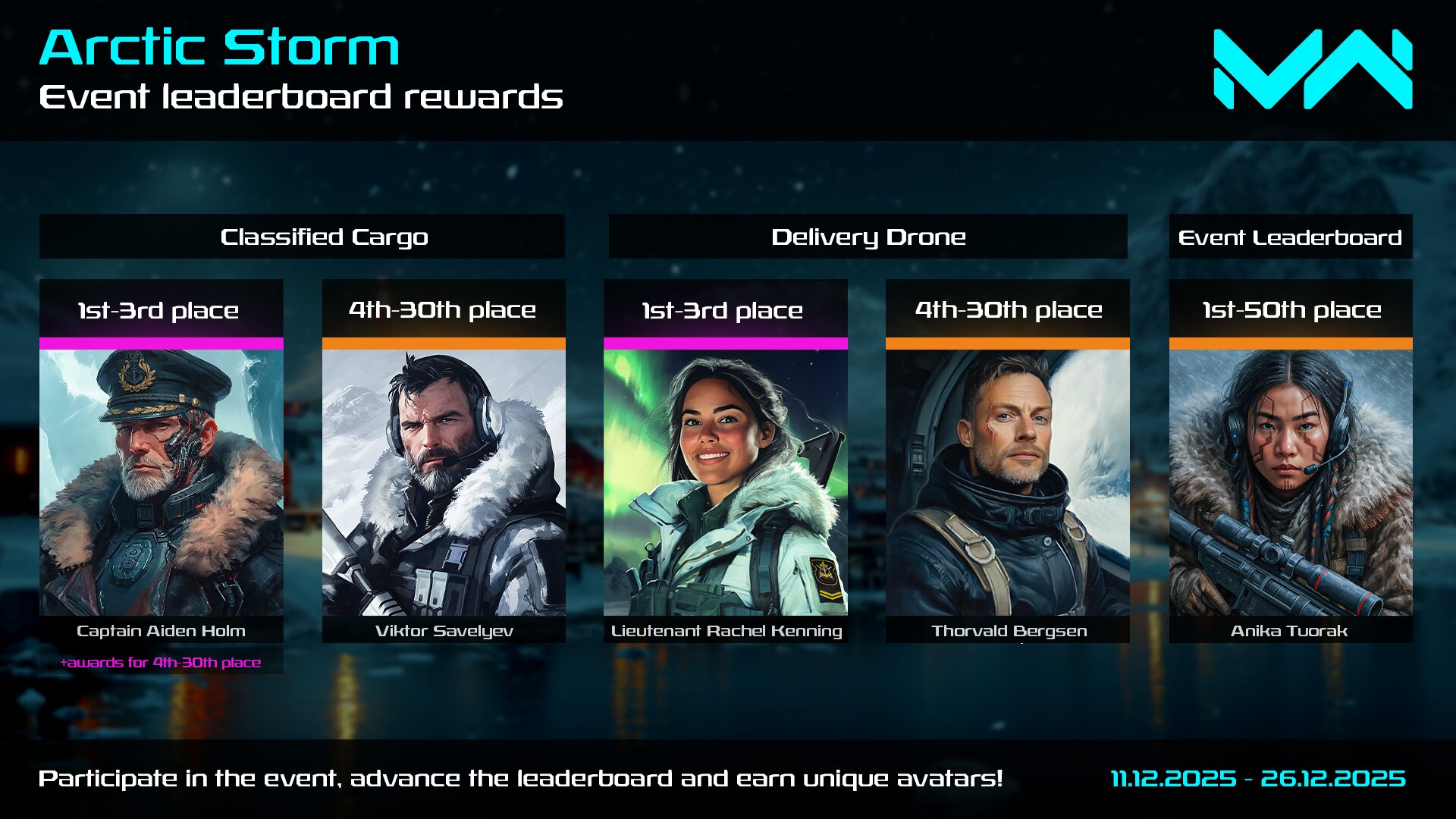Click the Classified Cargo header

click(x=302, y=237)
